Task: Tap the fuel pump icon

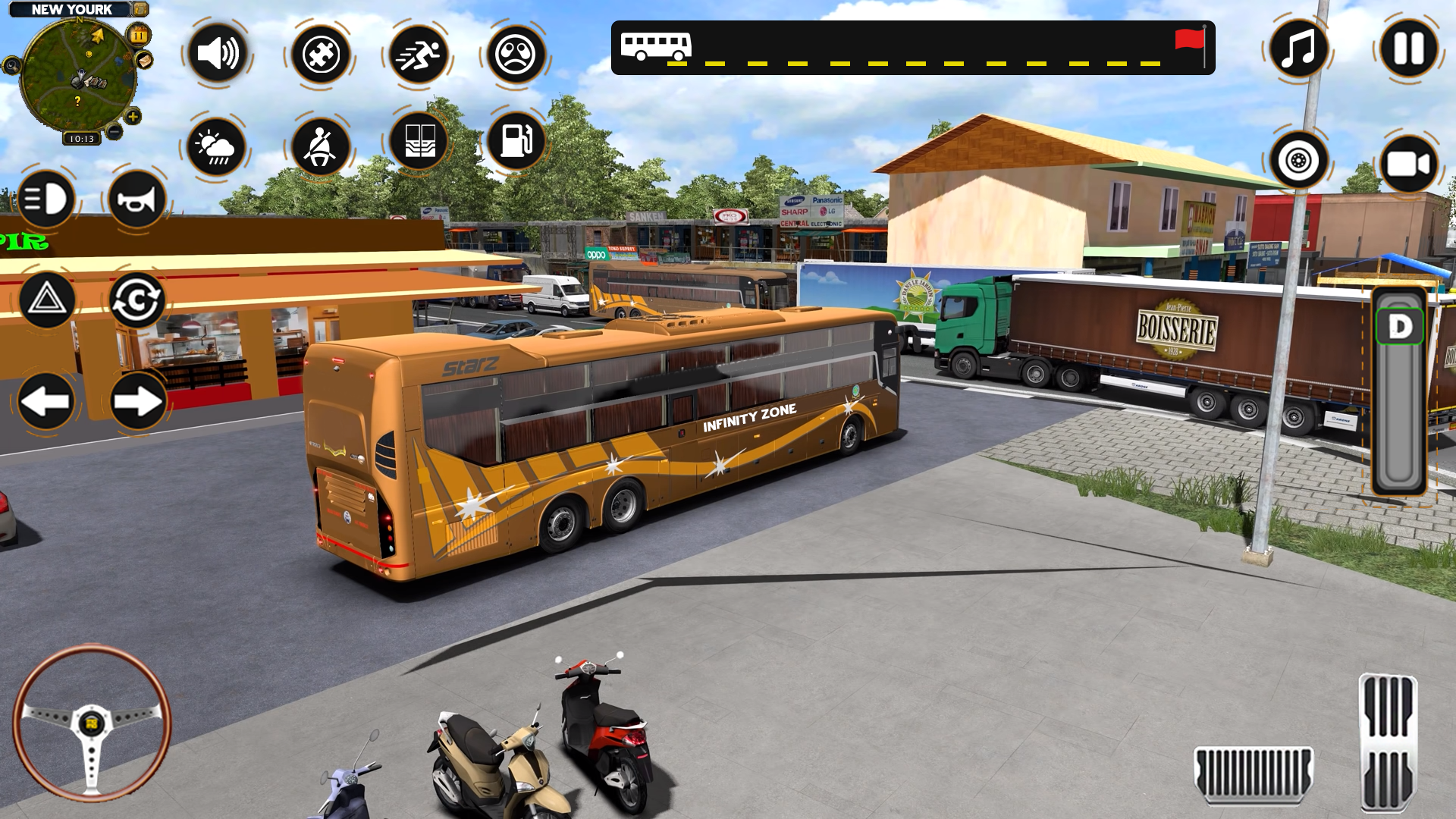Action: pos(516,142)
